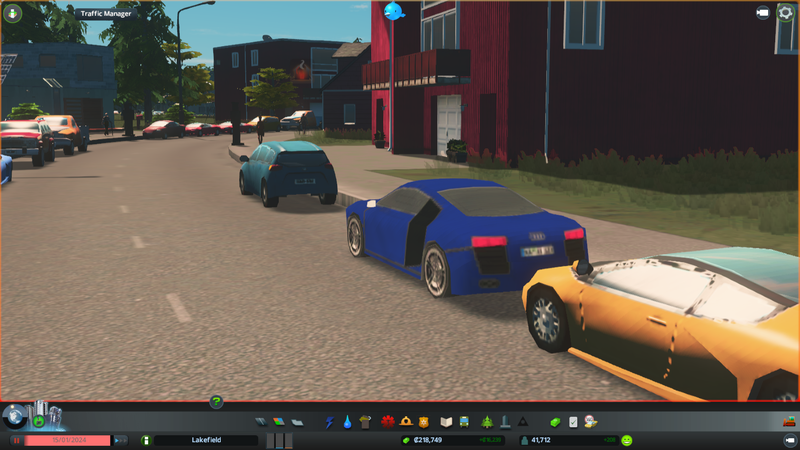Toggle the free camera mode icon
800x450 pixels.
point(762,13)
